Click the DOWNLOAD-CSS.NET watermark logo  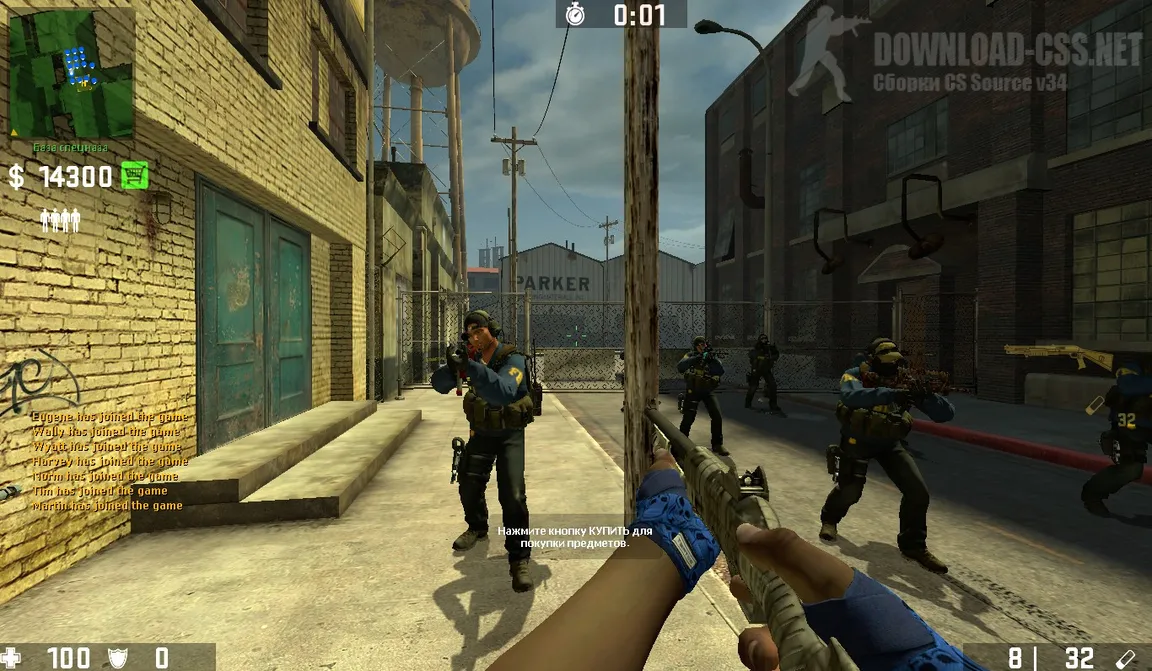click(x=964, y=55)
